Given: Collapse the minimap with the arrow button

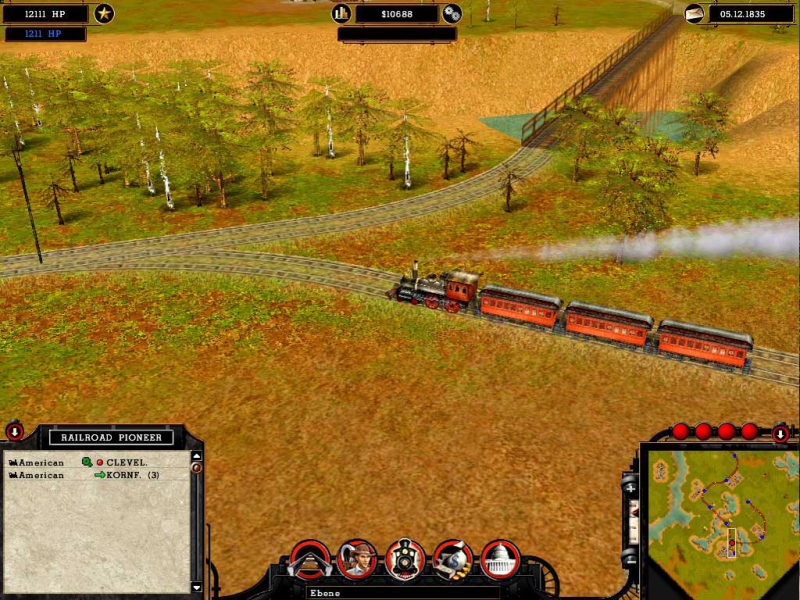Looking at the screenshot, I should click(781, 434).
